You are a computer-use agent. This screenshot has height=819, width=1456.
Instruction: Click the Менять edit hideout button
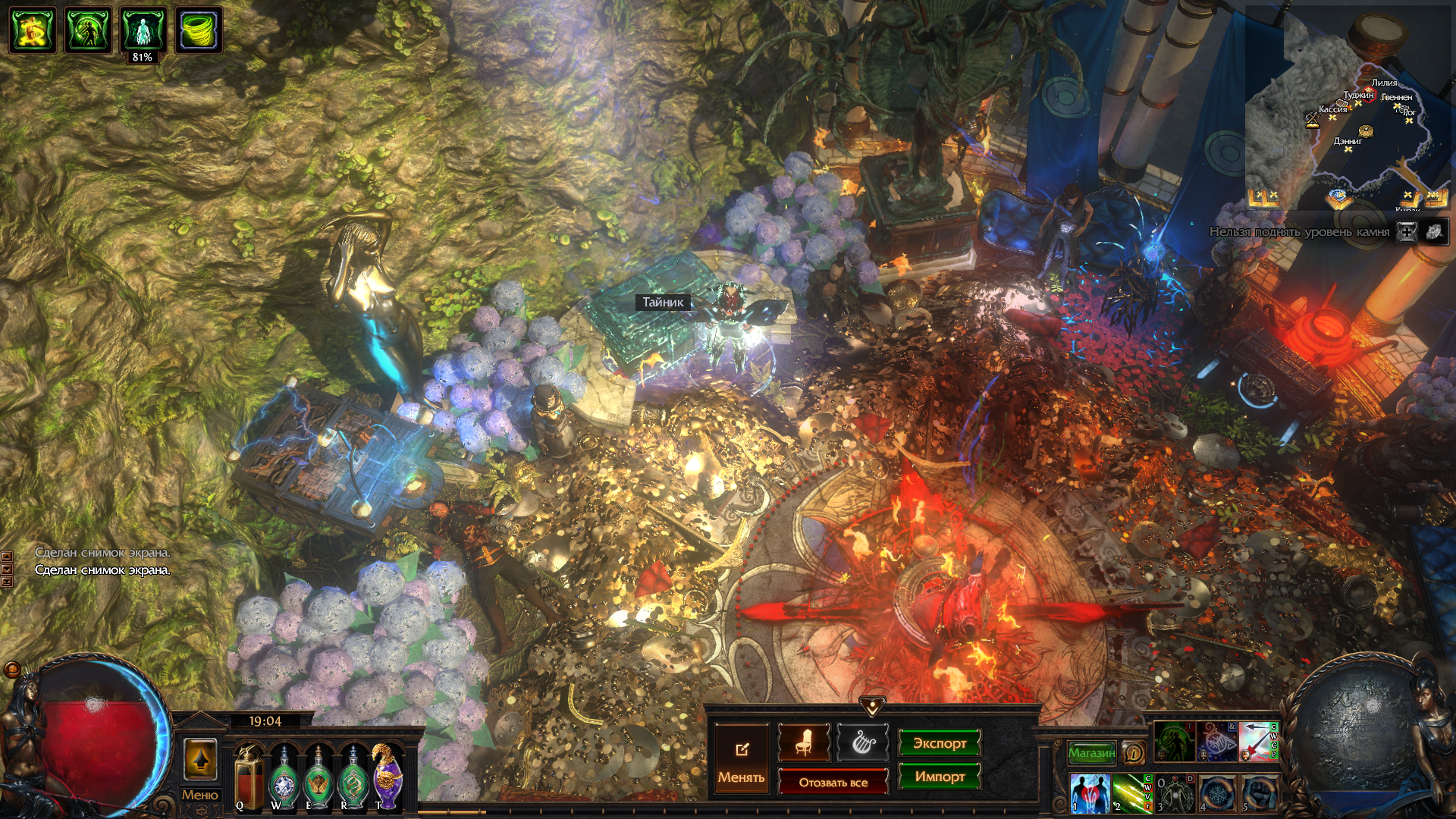click(x=741, y=759)
